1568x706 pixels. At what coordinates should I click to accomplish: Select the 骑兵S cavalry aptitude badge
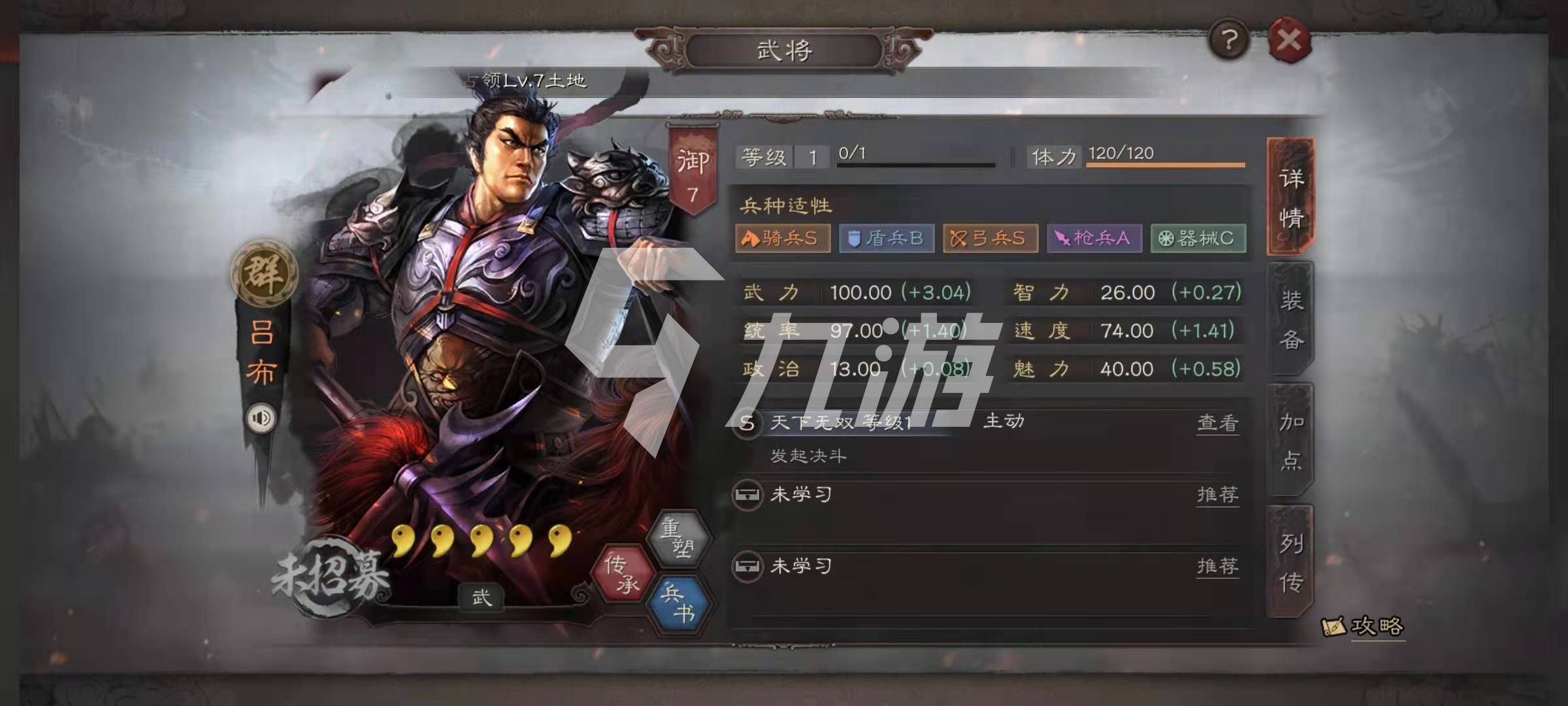click(781, 239)
